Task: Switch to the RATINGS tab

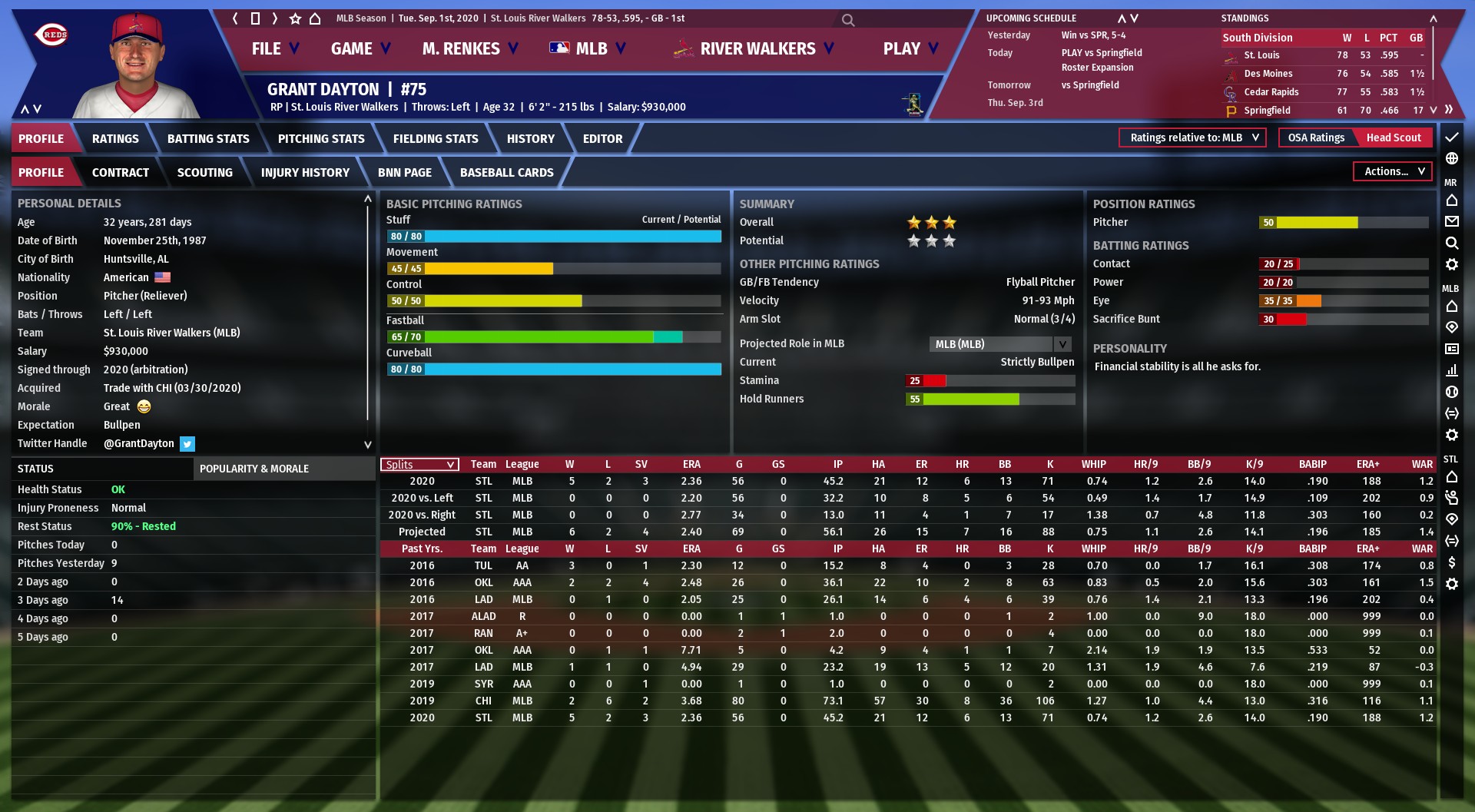Action: coord(115,139)
